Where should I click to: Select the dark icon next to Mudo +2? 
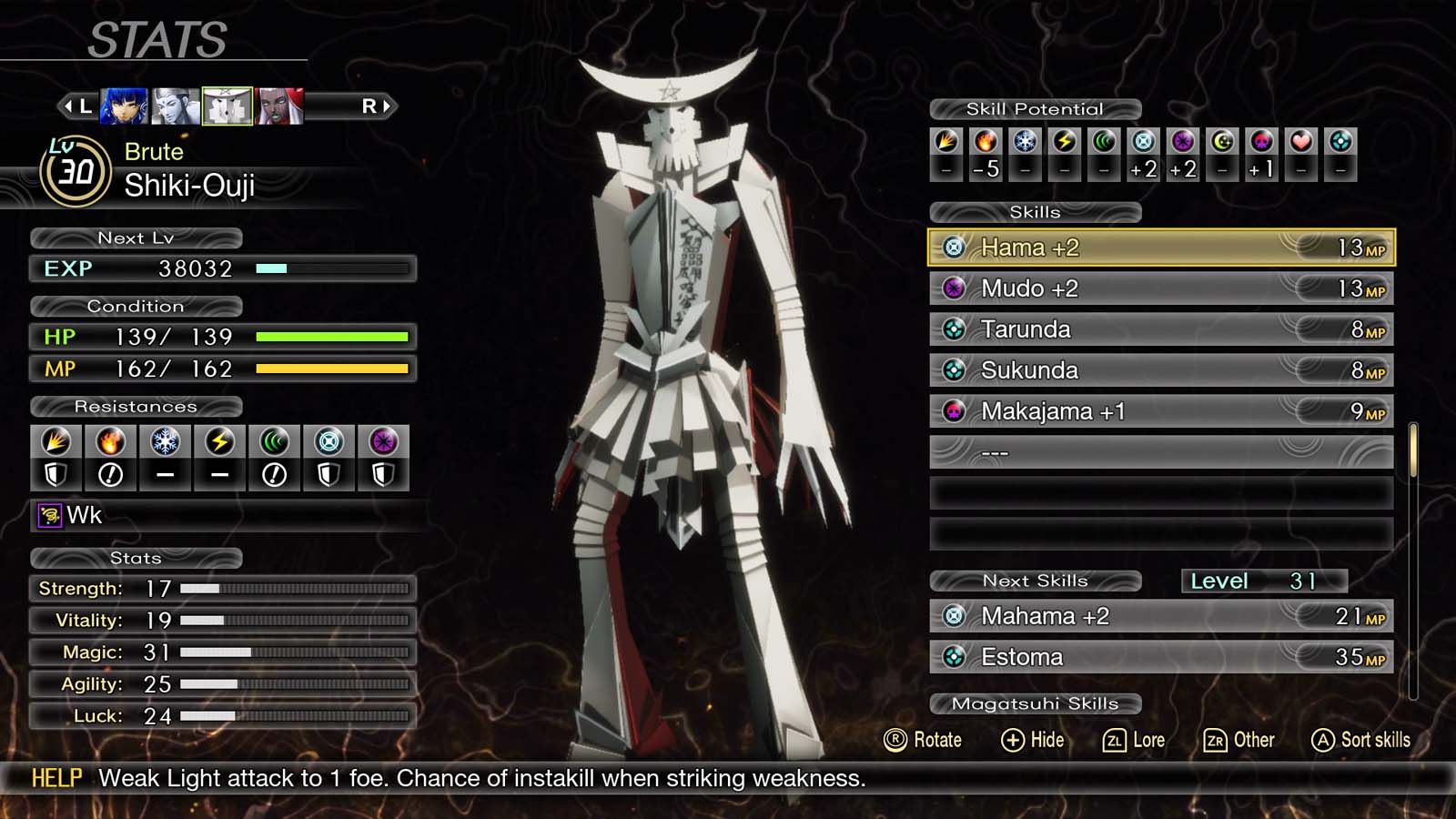954,288
